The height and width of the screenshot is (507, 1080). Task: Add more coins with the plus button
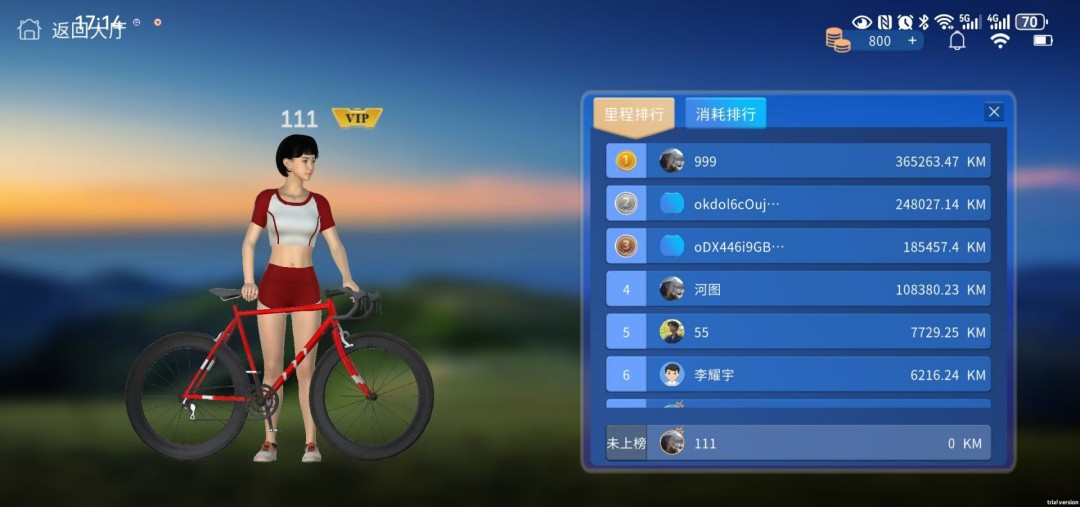pos(912,41)
